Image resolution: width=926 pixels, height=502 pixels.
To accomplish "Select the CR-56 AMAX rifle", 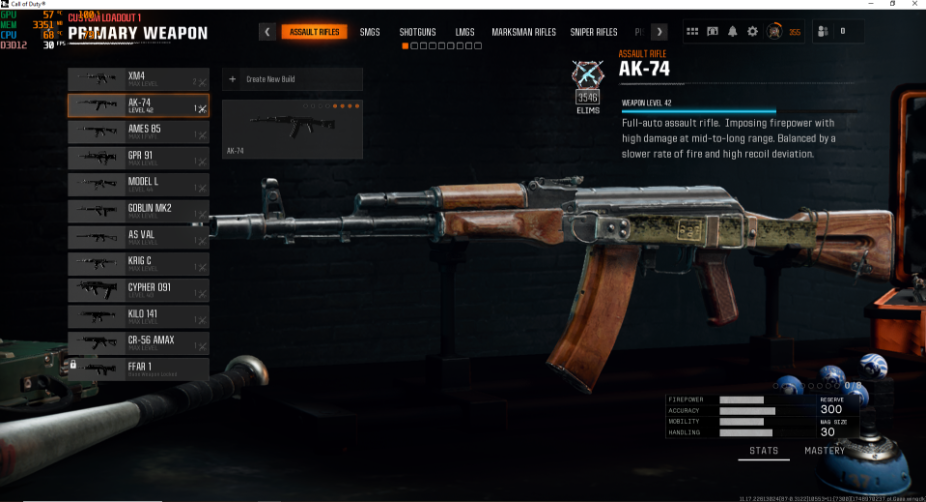I will tap(138, 342).
